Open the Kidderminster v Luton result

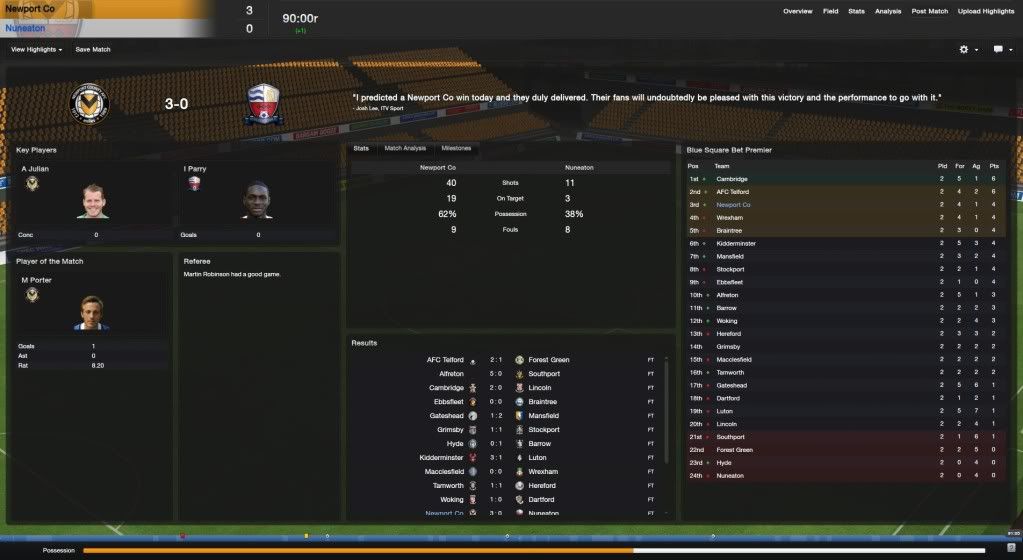(496, 458)
